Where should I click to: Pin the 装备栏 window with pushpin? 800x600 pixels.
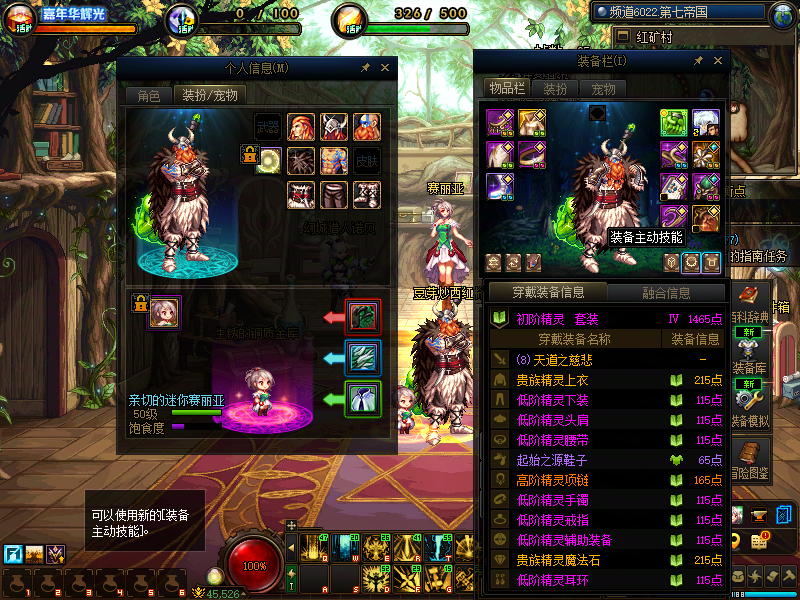point(699,61)
